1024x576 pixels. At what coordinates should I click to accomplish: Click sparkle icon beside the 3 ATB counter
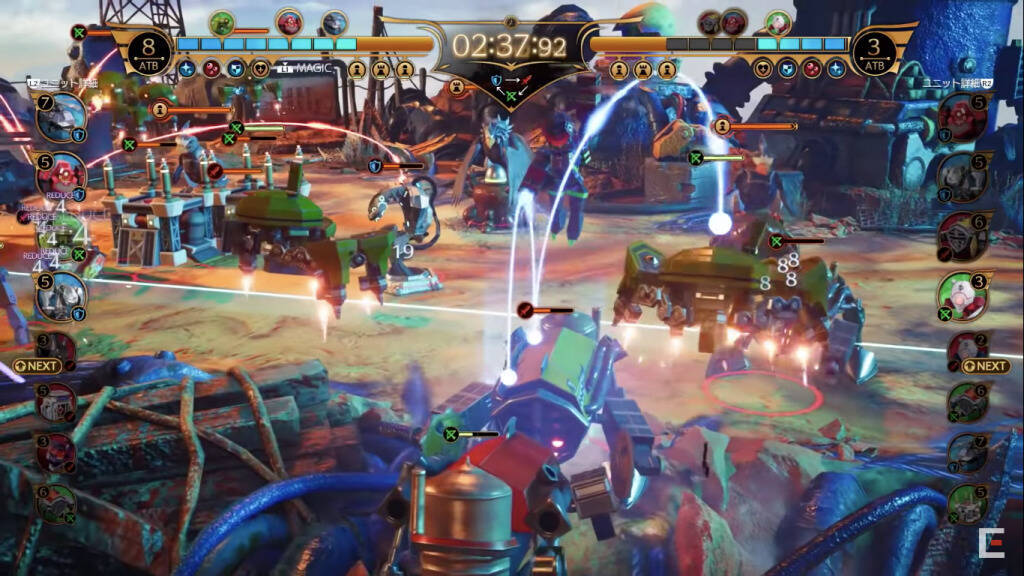coord(836,69)
